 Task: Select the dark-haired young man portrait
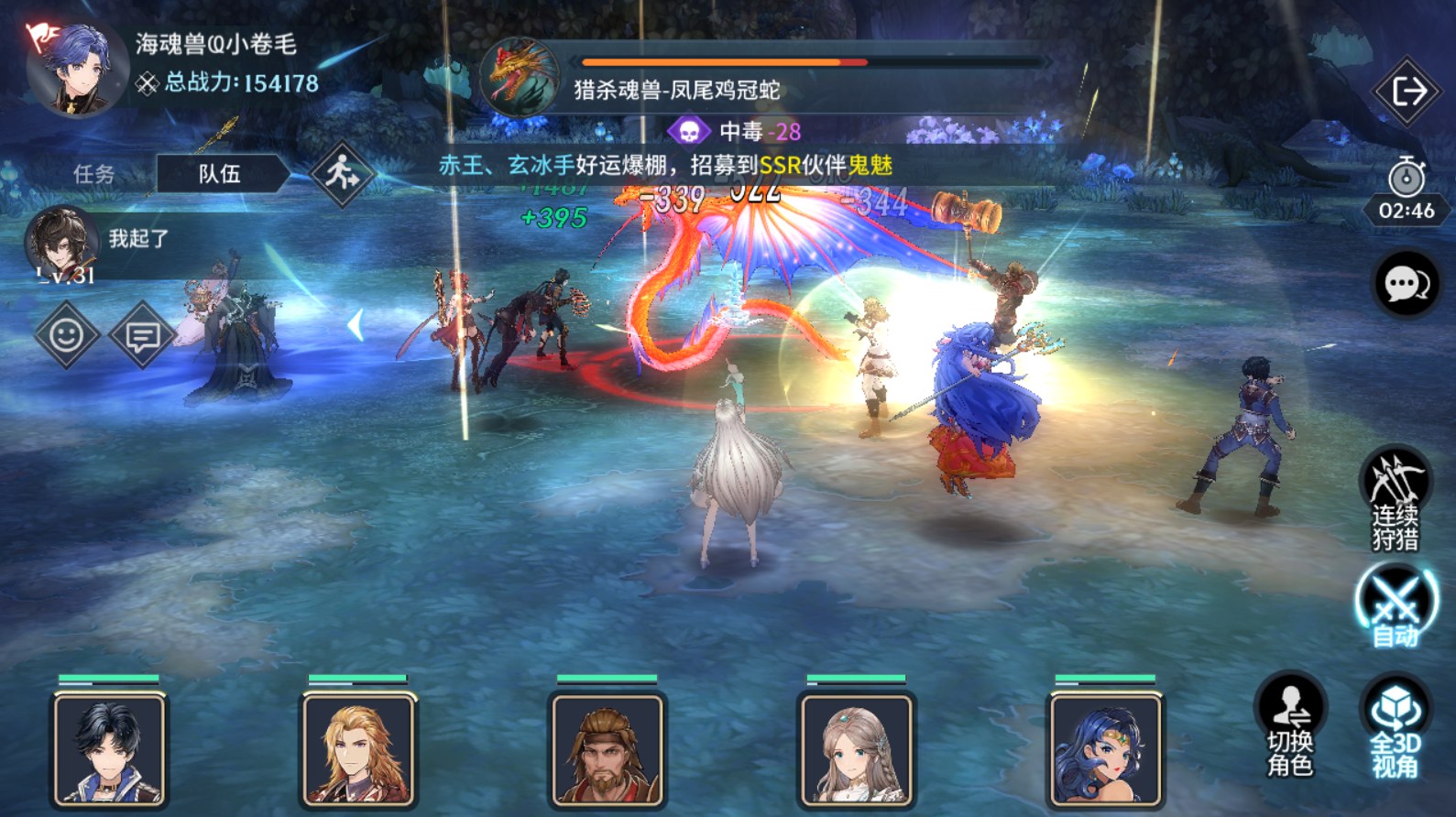pyautogui.click(x=110, y=749)
